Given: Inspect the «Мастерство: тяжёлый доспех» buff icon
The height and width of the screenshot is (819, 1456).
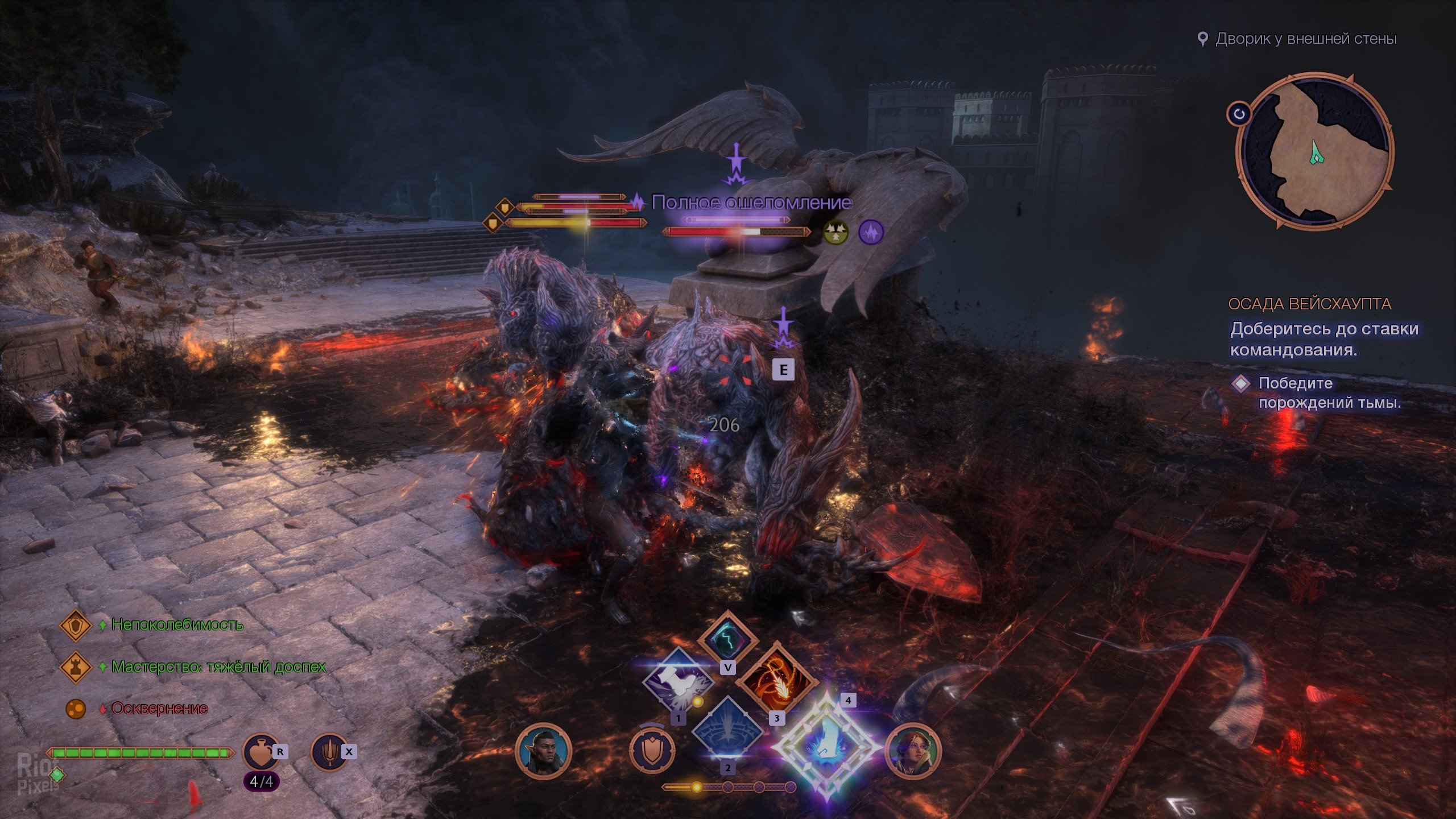Looking at the screenshot, I should pos(76,667).
